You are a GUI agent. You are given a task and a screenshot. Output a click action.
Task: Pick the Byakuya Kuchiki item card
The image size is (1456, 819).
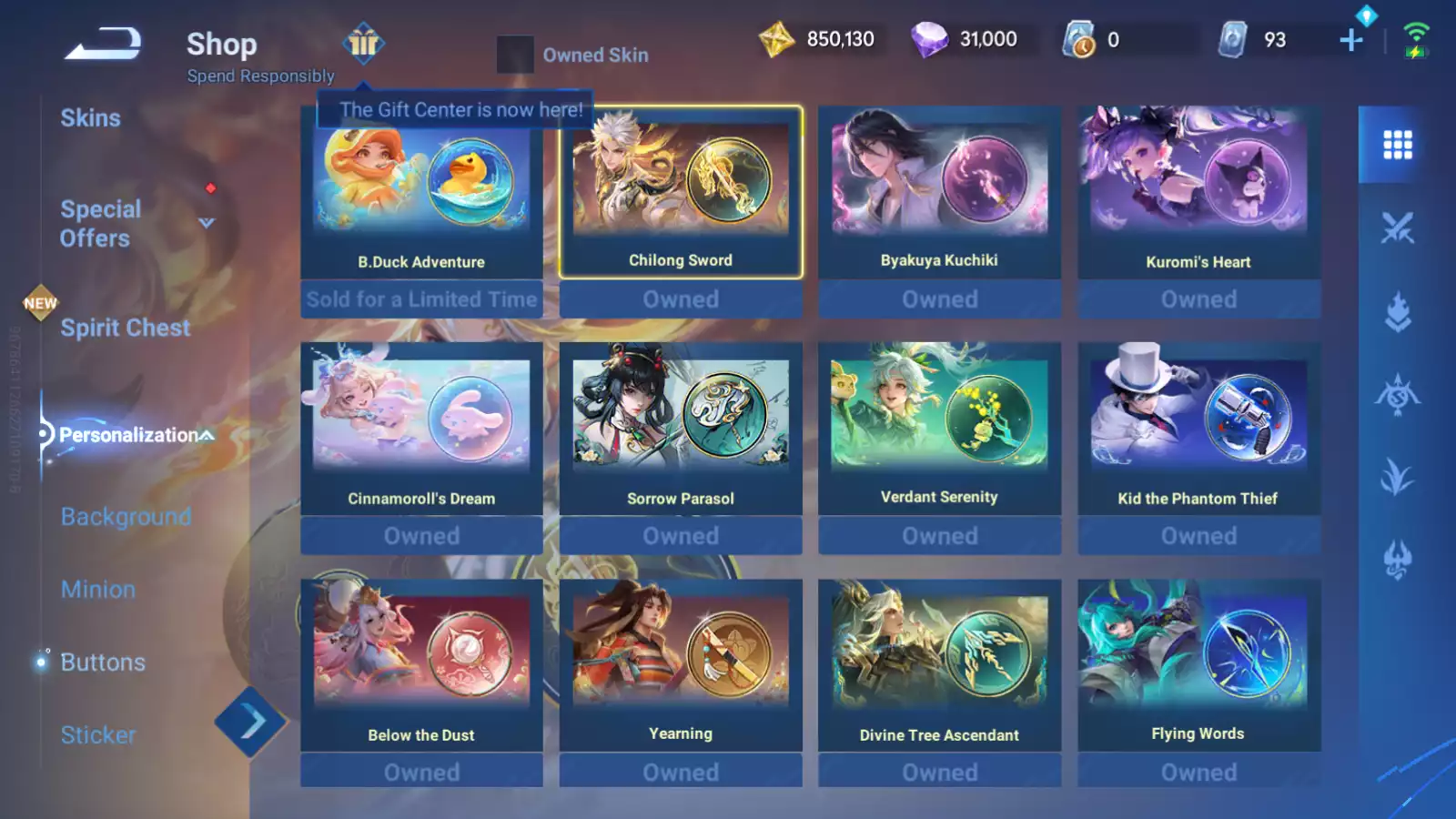[x=939, y=193]
